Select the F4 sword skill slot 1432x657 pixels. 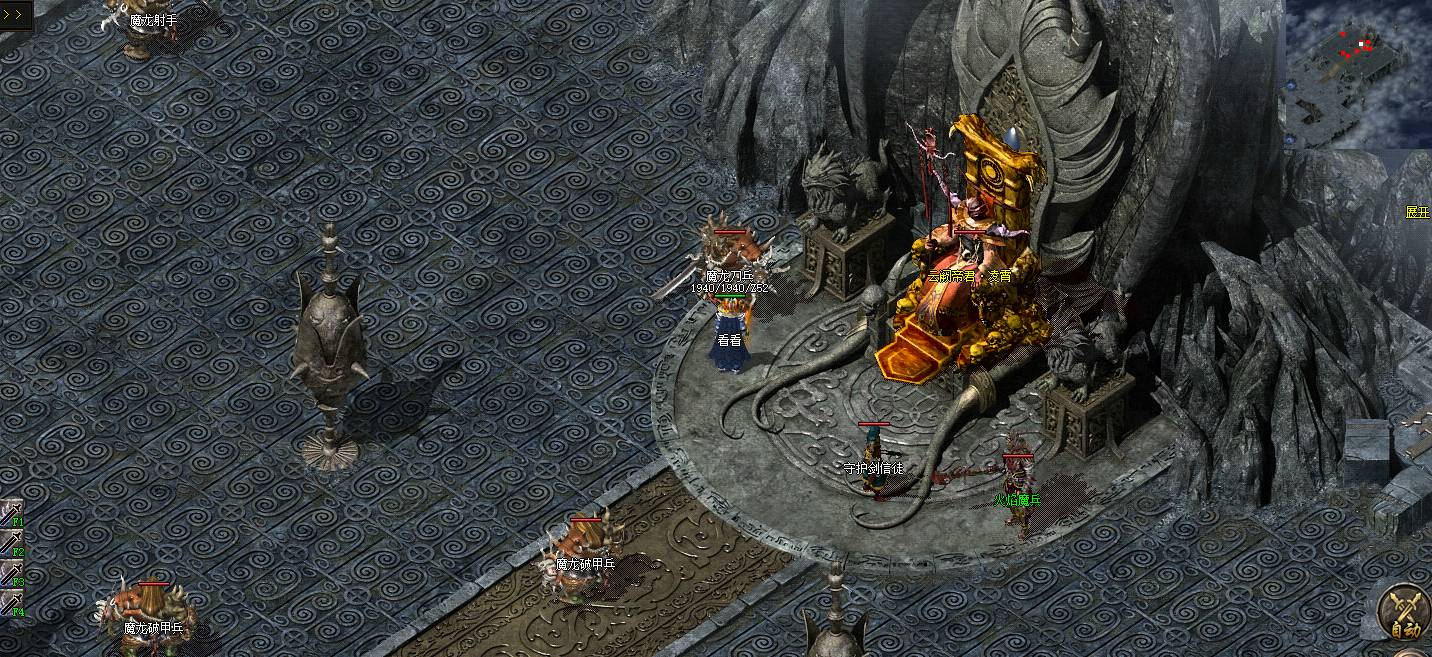11,603
